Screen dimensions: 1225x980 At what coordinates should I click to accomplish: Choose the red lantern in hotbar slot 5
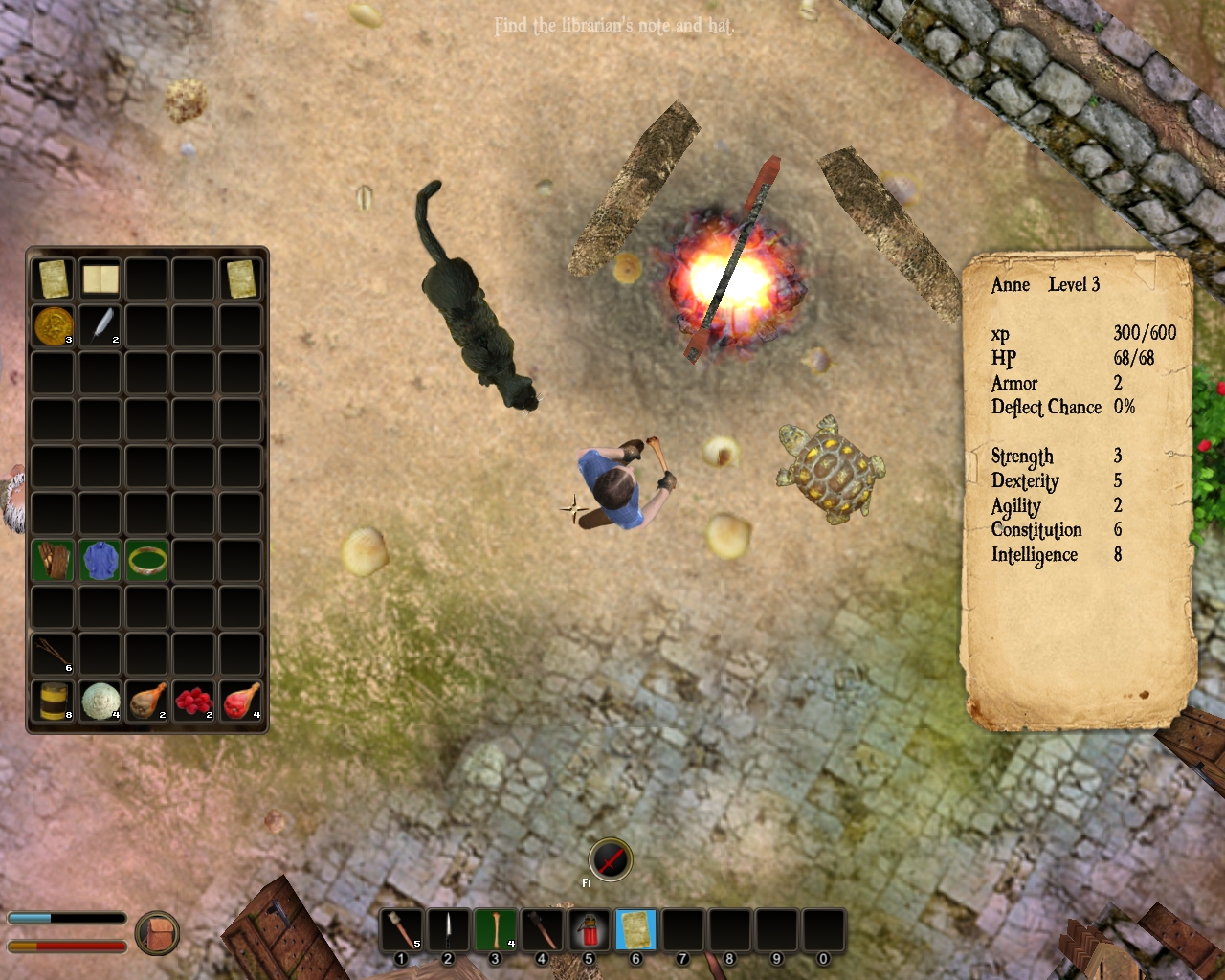589,929
